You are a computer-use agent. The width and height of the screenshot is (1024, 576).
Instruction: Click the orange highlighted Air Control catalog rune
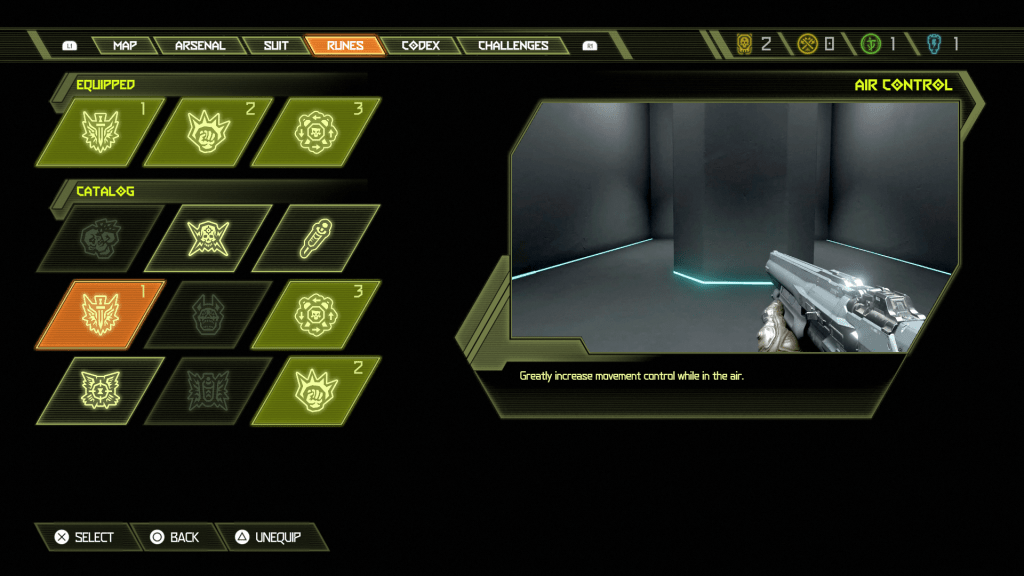pos(101,314)
